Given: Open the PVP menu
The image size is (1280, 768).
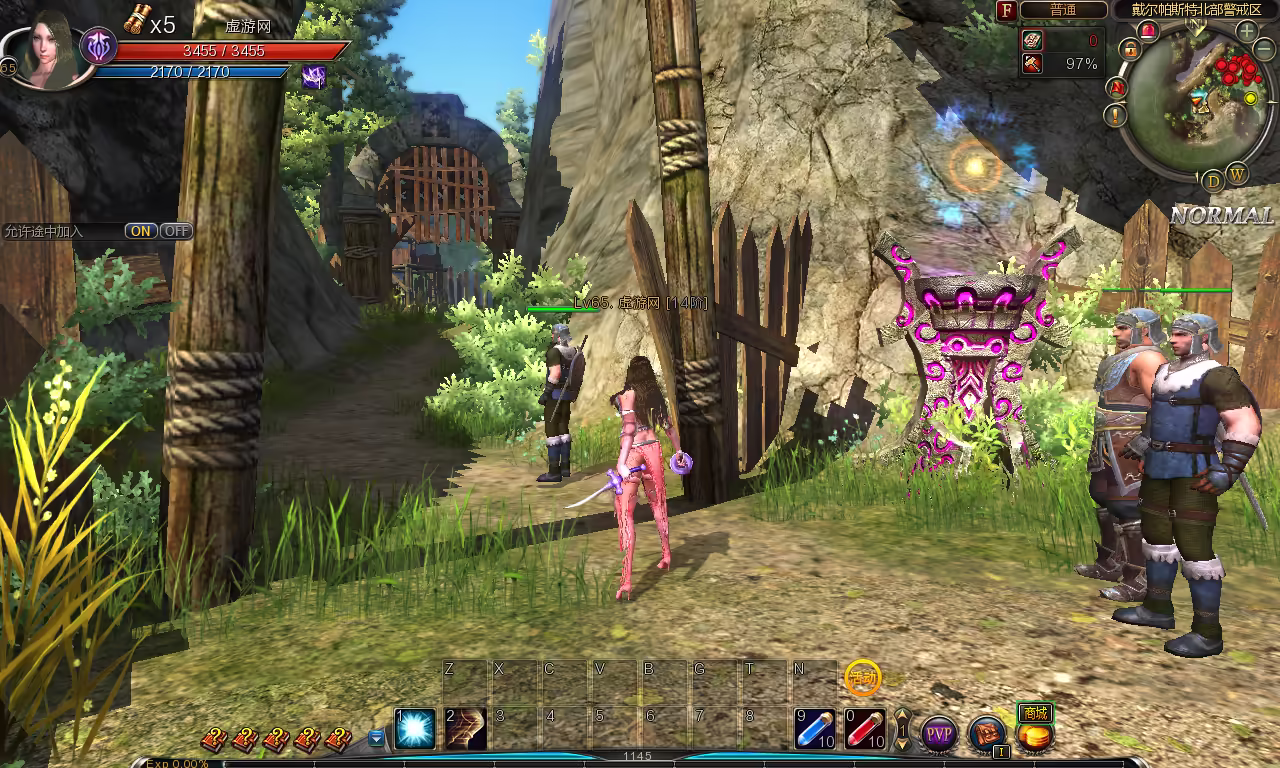Looking at the screenshot, I should pos(939,734).
